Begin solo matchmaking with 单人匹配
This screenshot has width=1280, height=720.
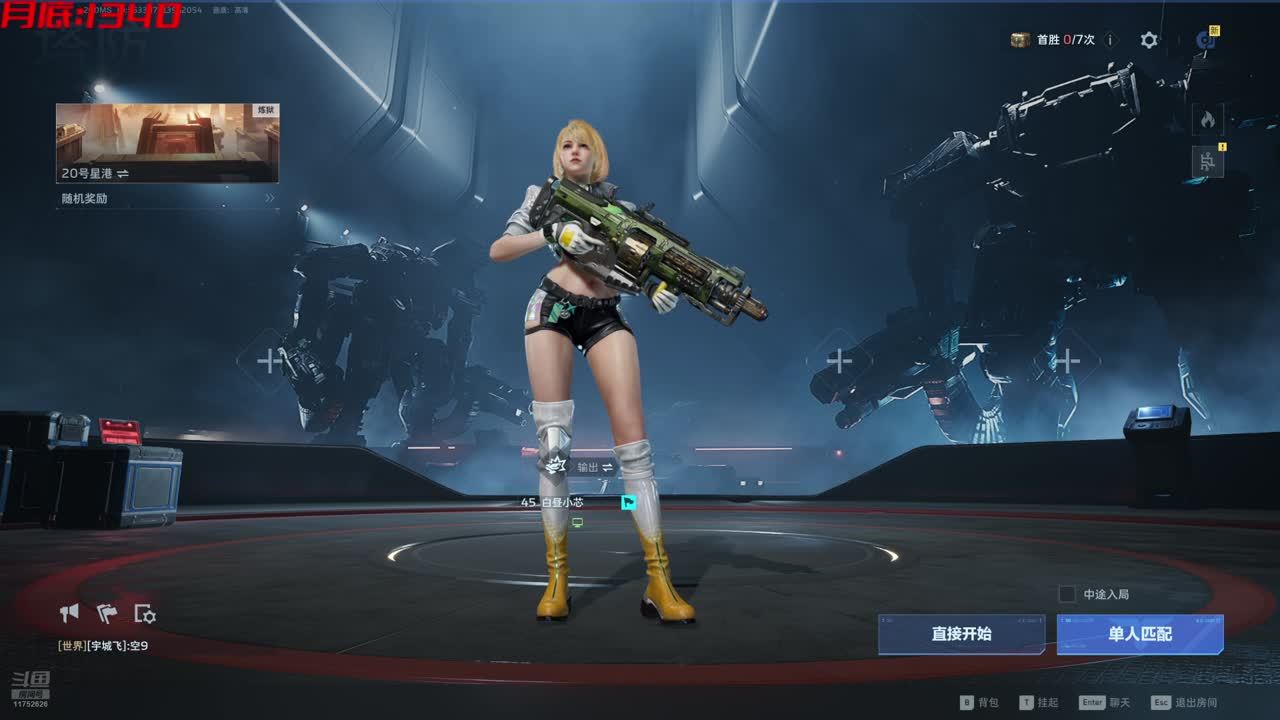(x=1140, y=634)
